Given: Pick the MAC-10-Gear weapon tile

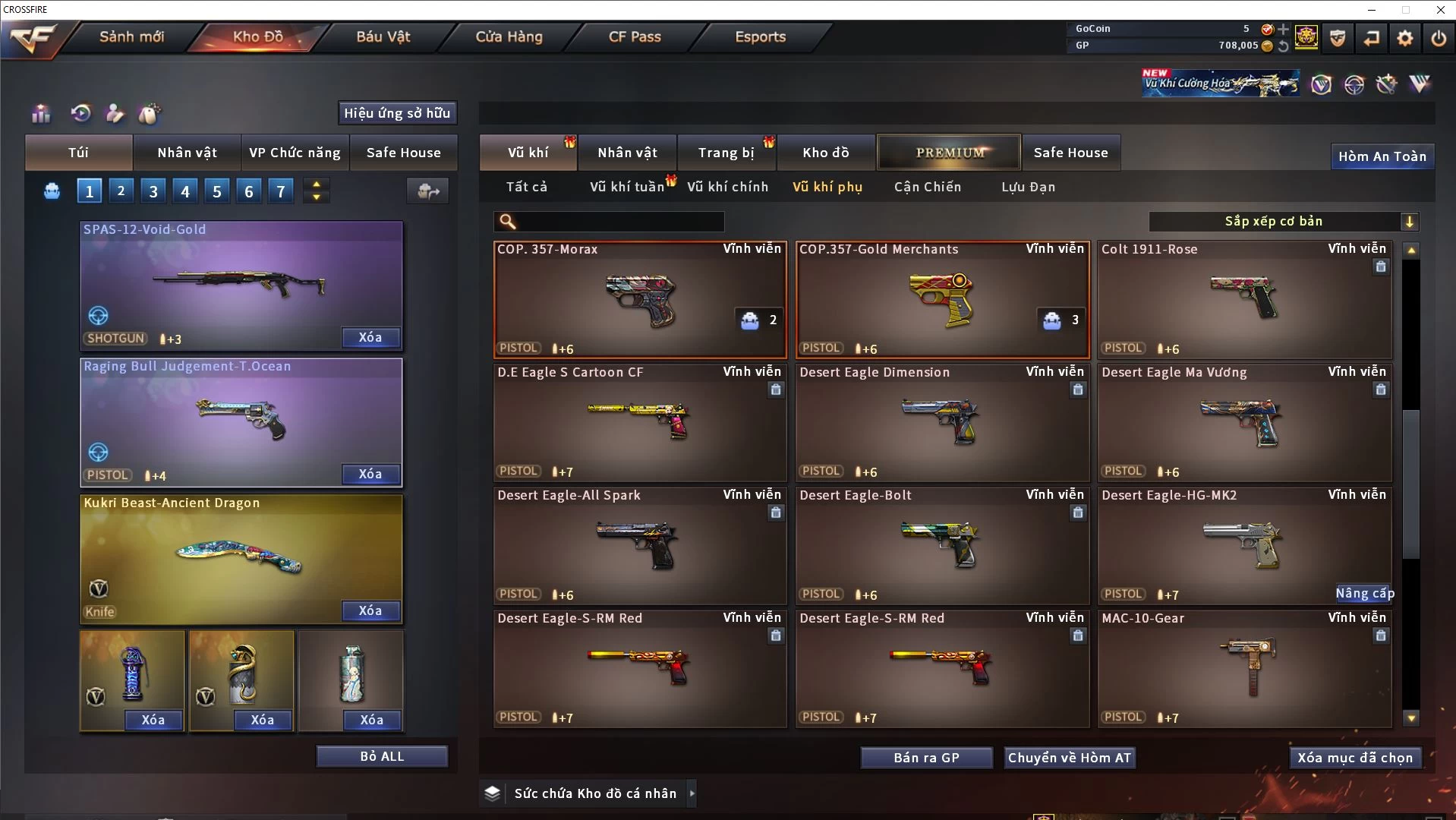Looking at the screenshot, I should point(1244,668).
